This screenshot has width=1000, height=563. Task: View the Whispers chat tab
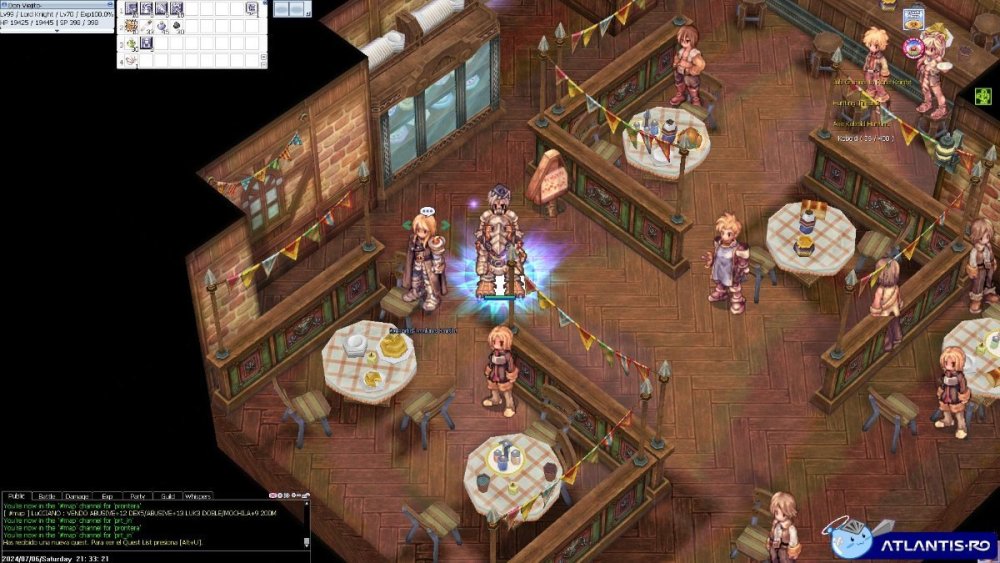pyautogui.click(x=198, y=496)
